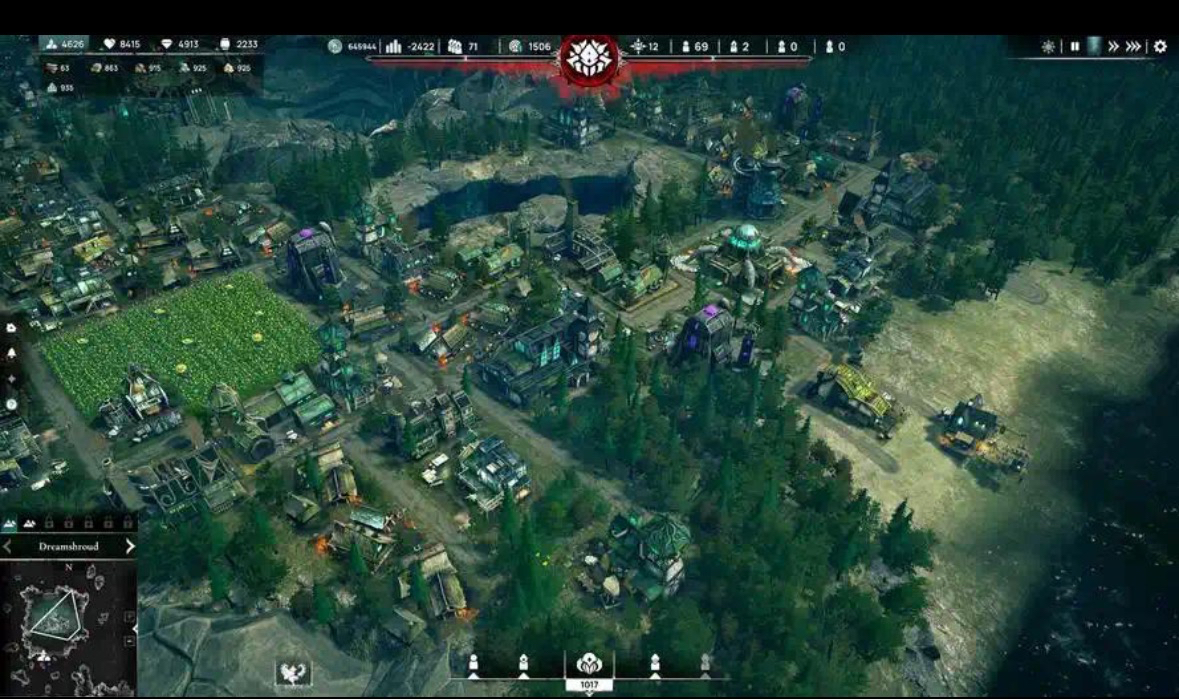Click the sun icon beside the pause button

[x=1048, y=47]
